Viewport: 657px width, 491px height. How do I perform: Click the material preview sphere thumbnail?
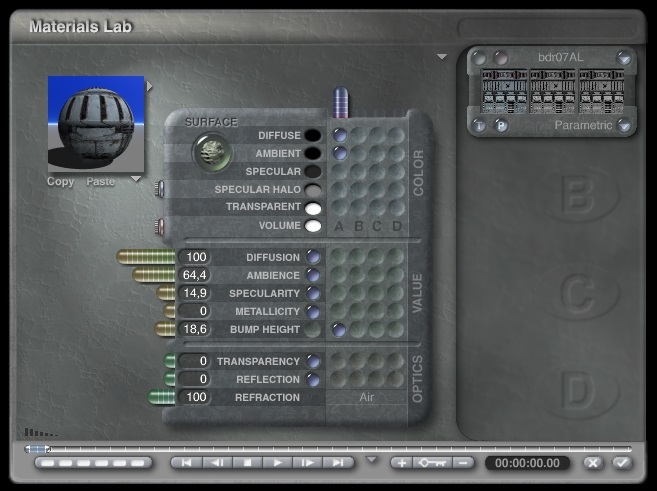click(x=96, y=123)
